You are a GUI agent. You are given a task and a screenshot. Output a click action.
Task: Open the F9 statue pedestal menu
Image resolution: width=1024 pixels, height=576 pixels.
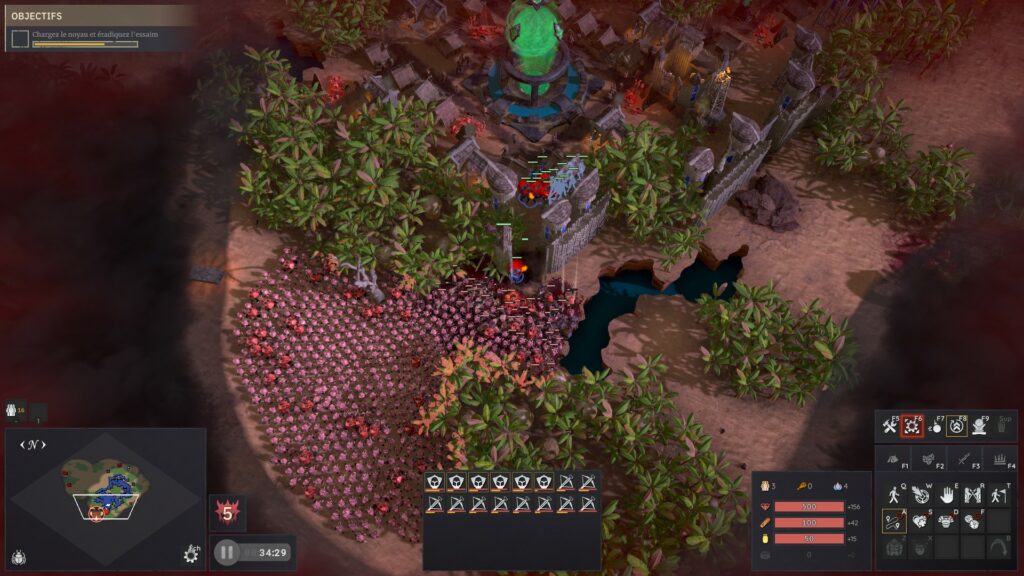click(980, 427)
